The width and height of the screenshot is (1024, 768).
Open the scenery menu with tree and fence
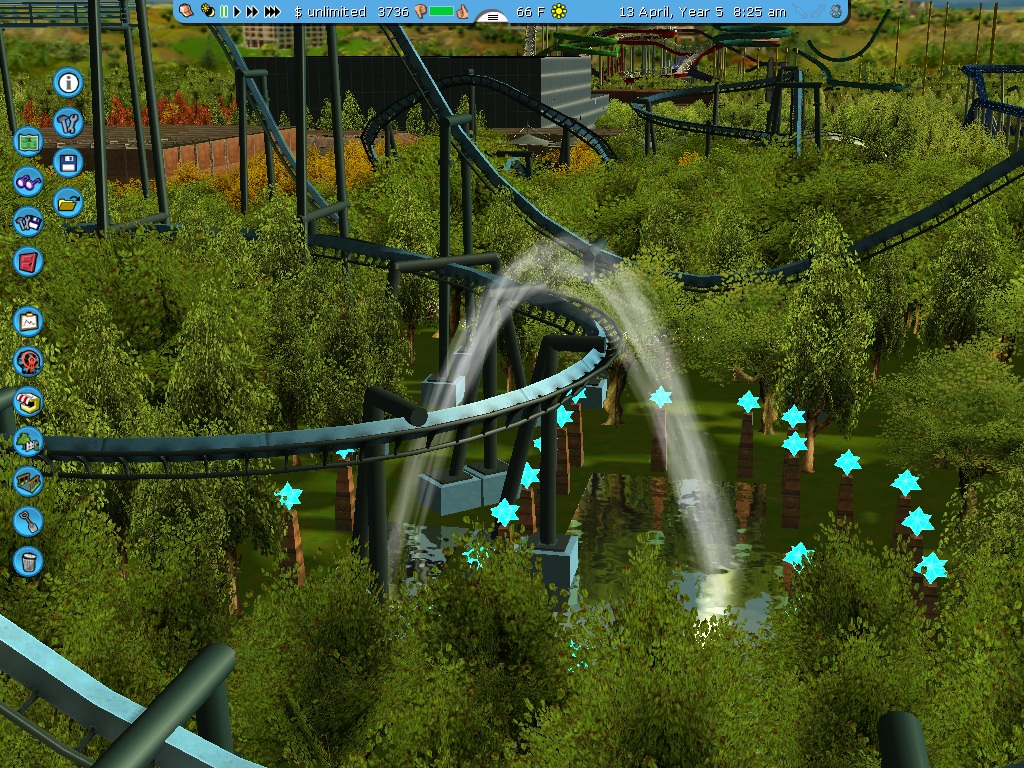[28, 441]
